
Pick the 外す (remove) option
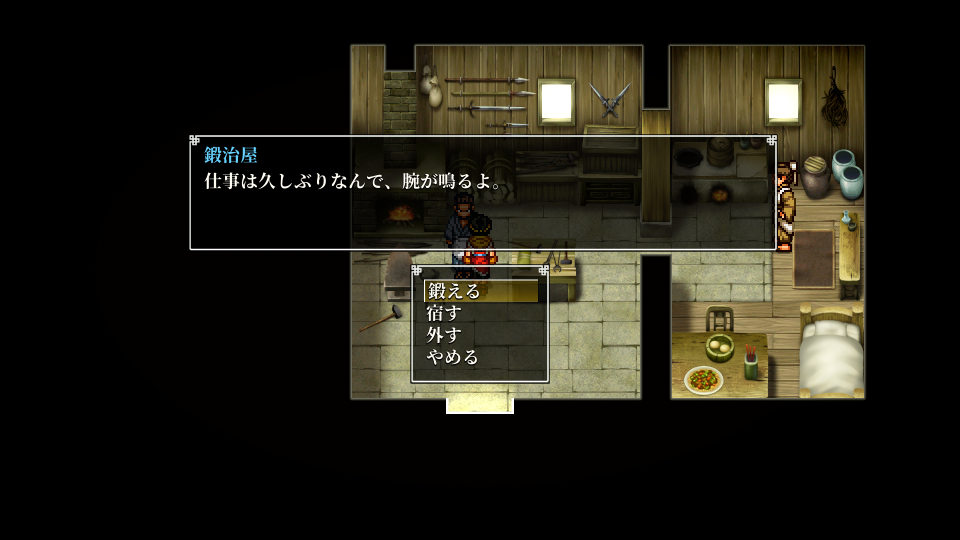[444, 335]
